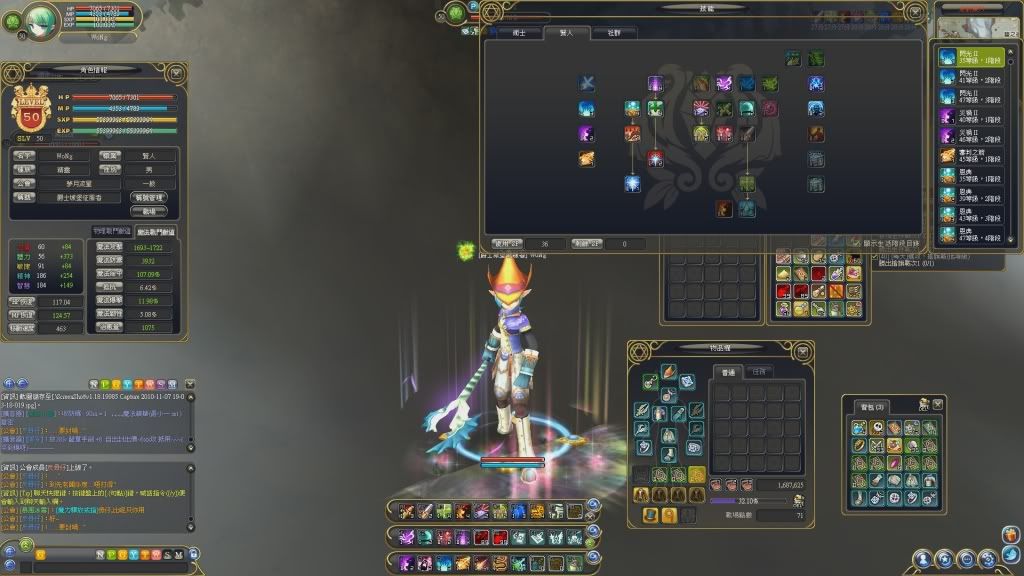
Task: Close the small backpack window
Action: (x=938, y=404)
